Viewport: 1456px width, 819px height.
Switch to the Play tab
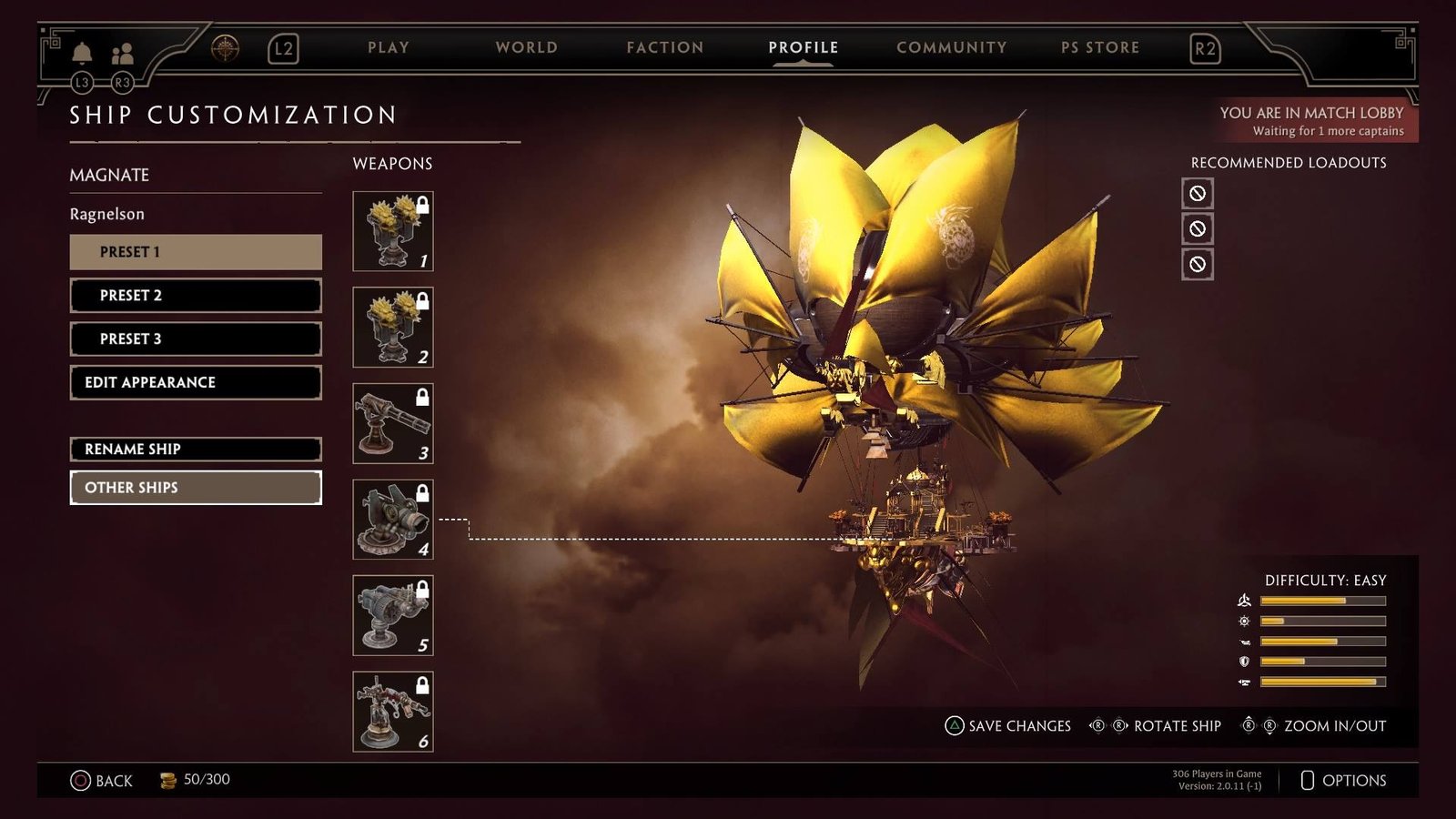tap(389, 47)
